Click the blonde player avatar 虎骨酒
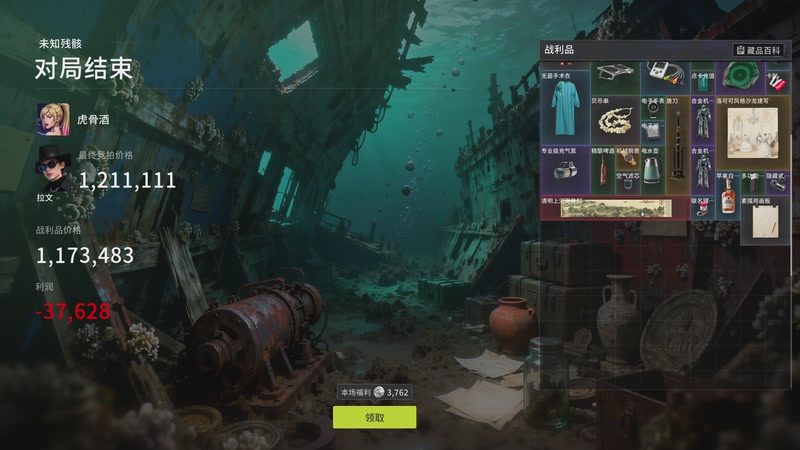The image size is (800, 450). click(52, 118)
